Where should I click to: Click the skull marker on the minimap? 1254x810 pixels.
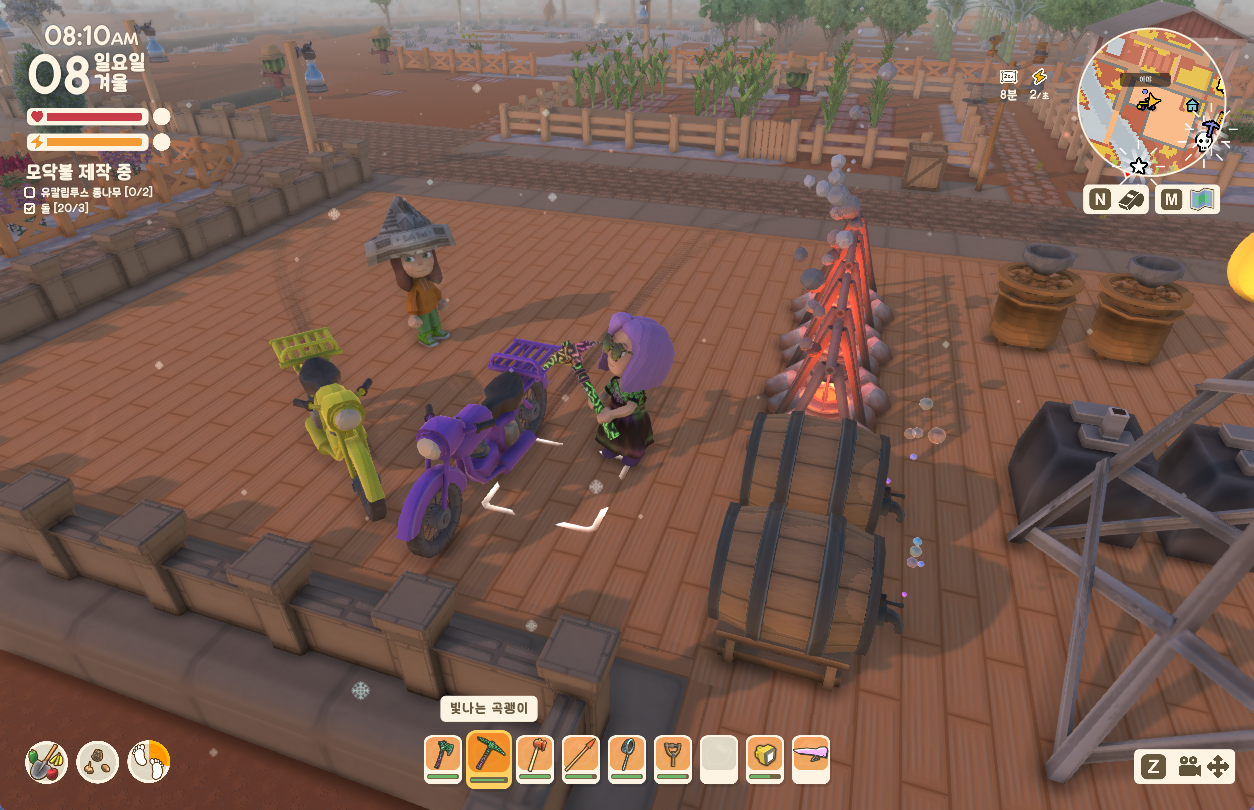[x=1205, y=142]
